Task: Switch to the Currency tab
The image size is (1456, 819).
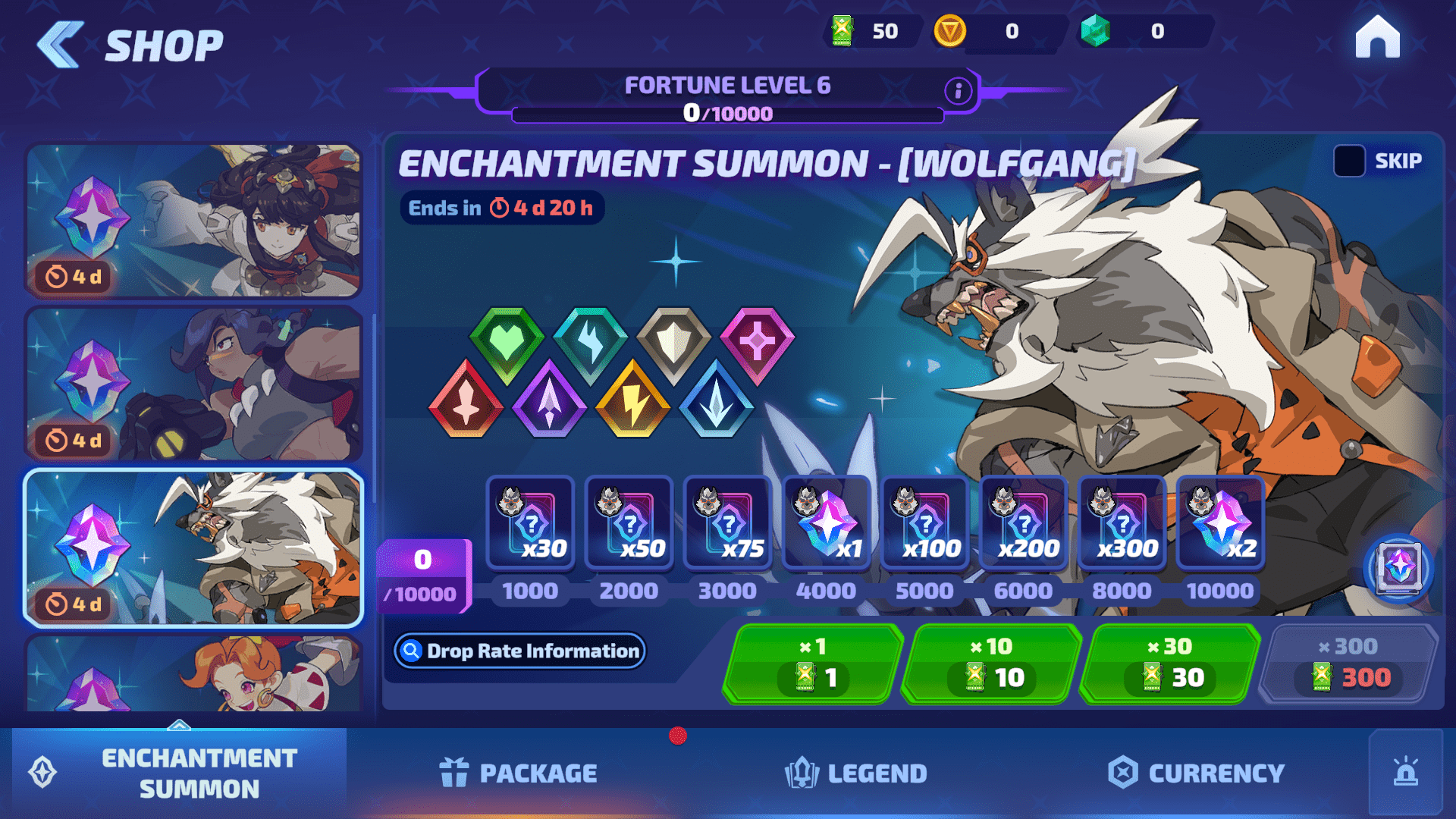Action: click(x=1197, y=773)
